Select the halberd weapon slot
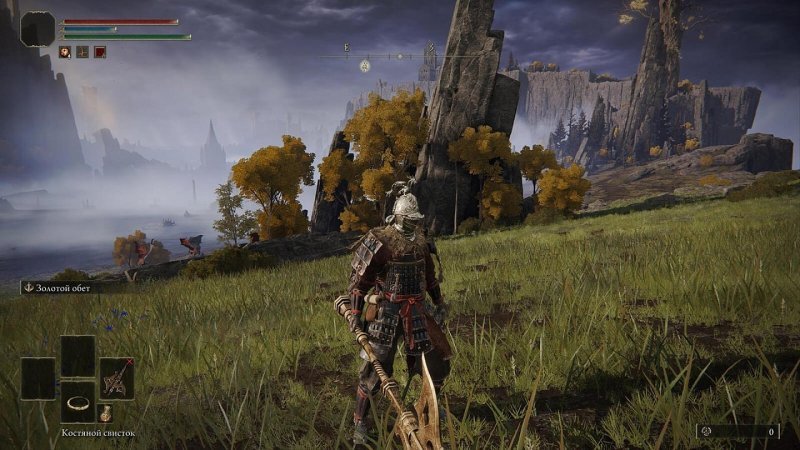This screenshot has width=800, height=450. point(117,378)
